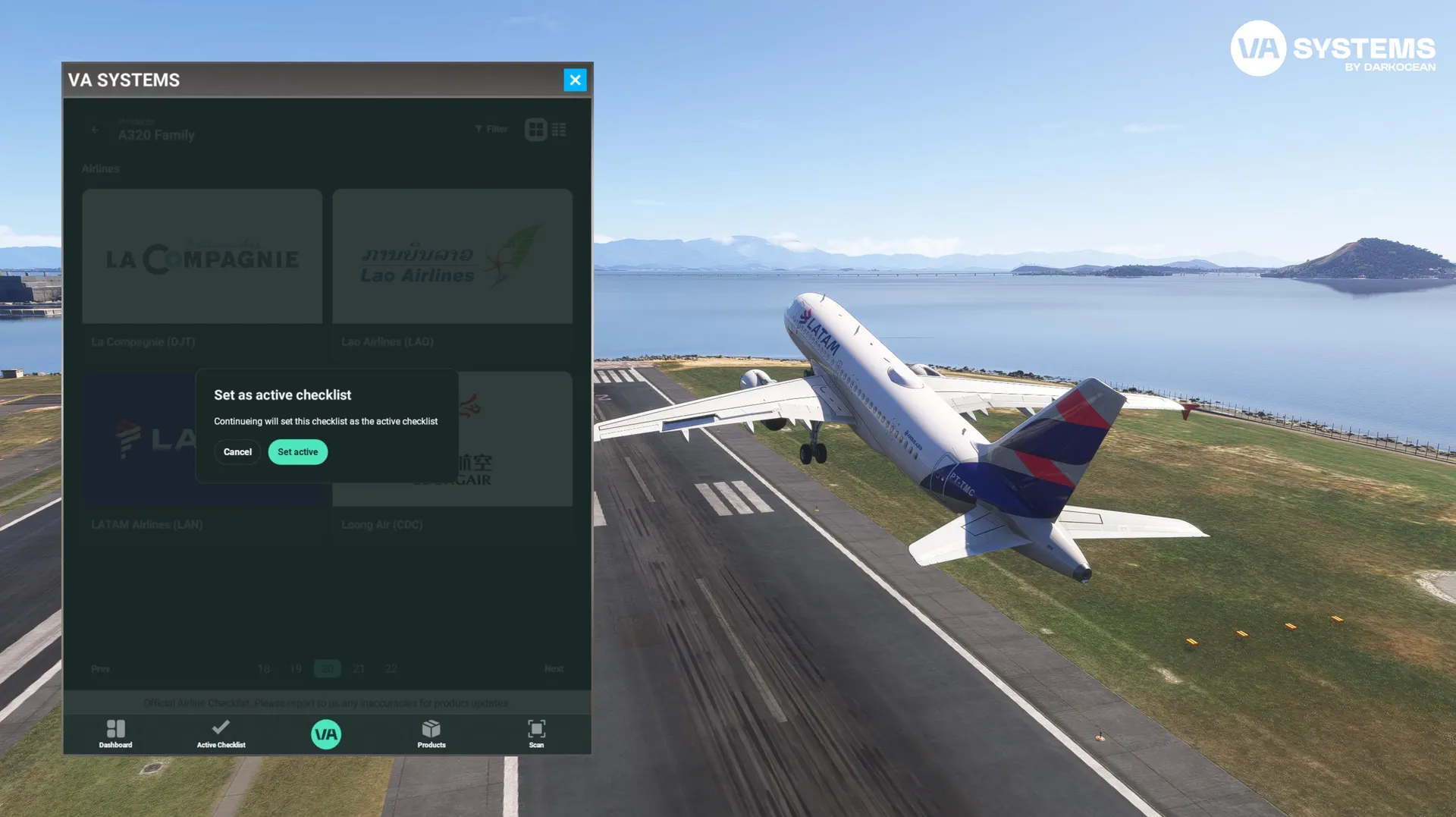Screen dimensions: 1456x817
Task: Confirm with the Set active button
Action: (x=297, y=452)
